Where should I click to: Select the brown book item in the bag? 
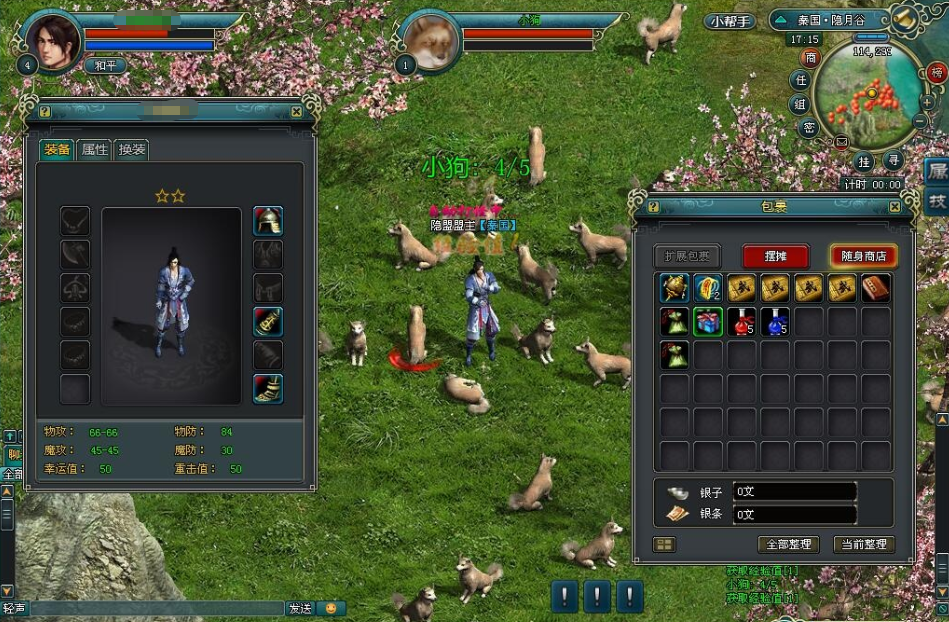(876, 288)
